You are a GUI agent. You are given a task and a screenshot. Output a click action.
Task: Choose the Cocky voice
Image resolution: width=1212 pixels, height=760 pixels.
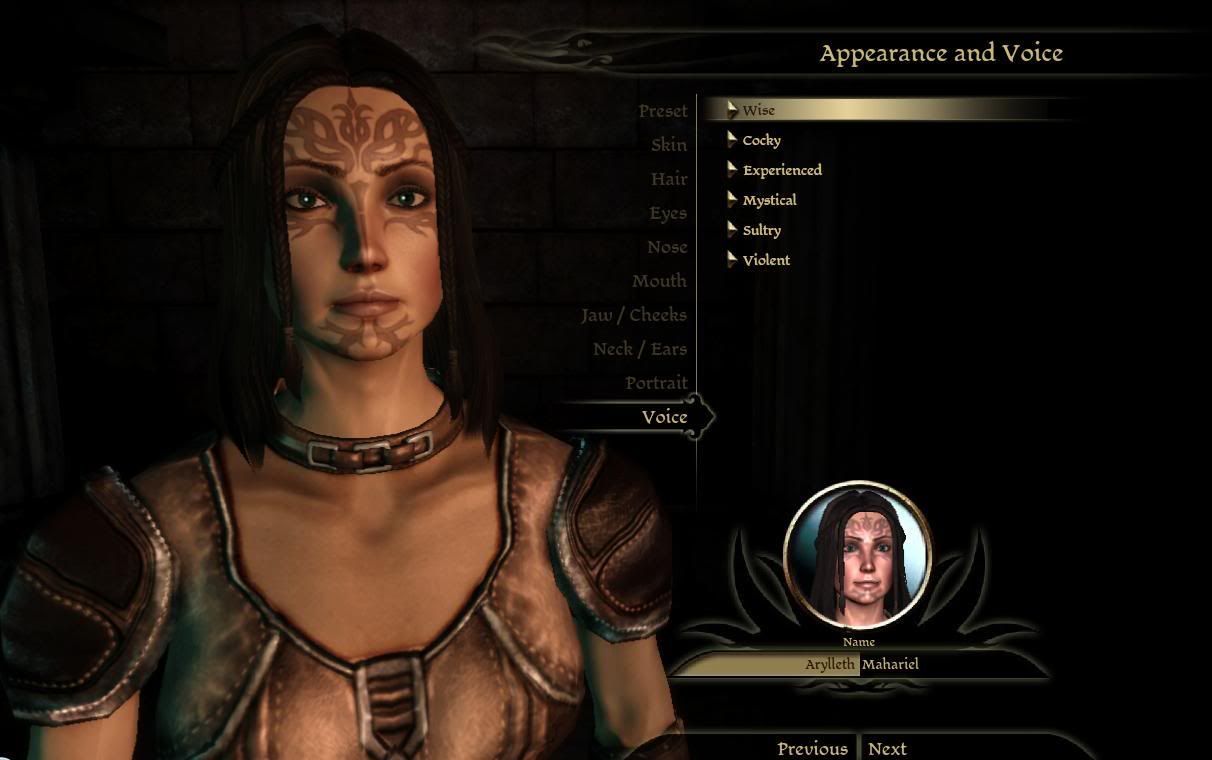(x=762, y=140)
